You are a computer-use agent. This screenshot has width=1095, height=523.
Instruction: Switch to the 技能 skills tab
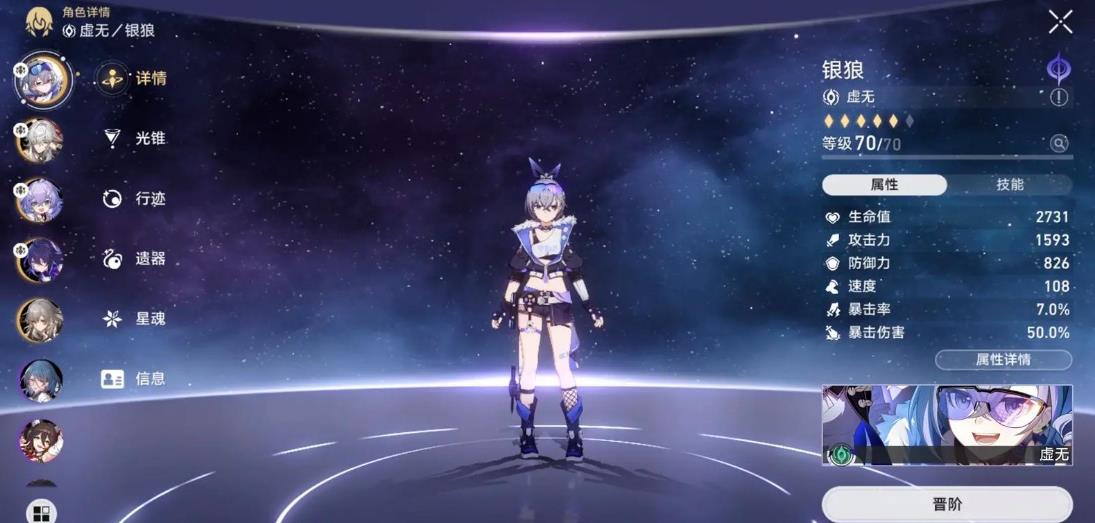(x=1009, y=185)
